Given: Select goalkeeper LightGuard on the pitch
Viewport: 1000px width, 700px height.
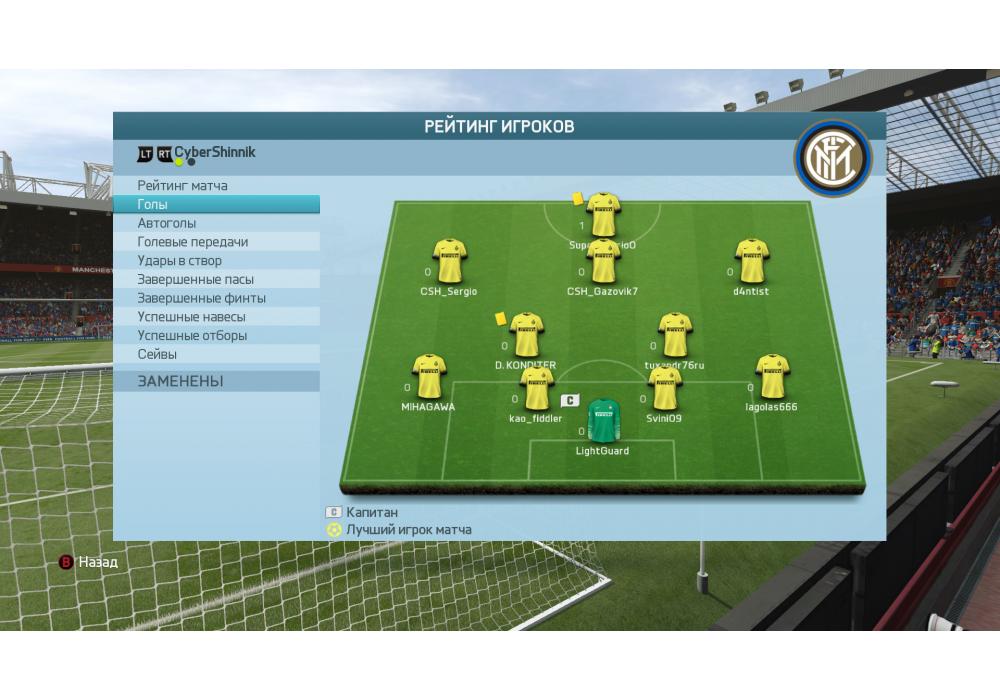Looking at the screenshot, I should point(603,421).
